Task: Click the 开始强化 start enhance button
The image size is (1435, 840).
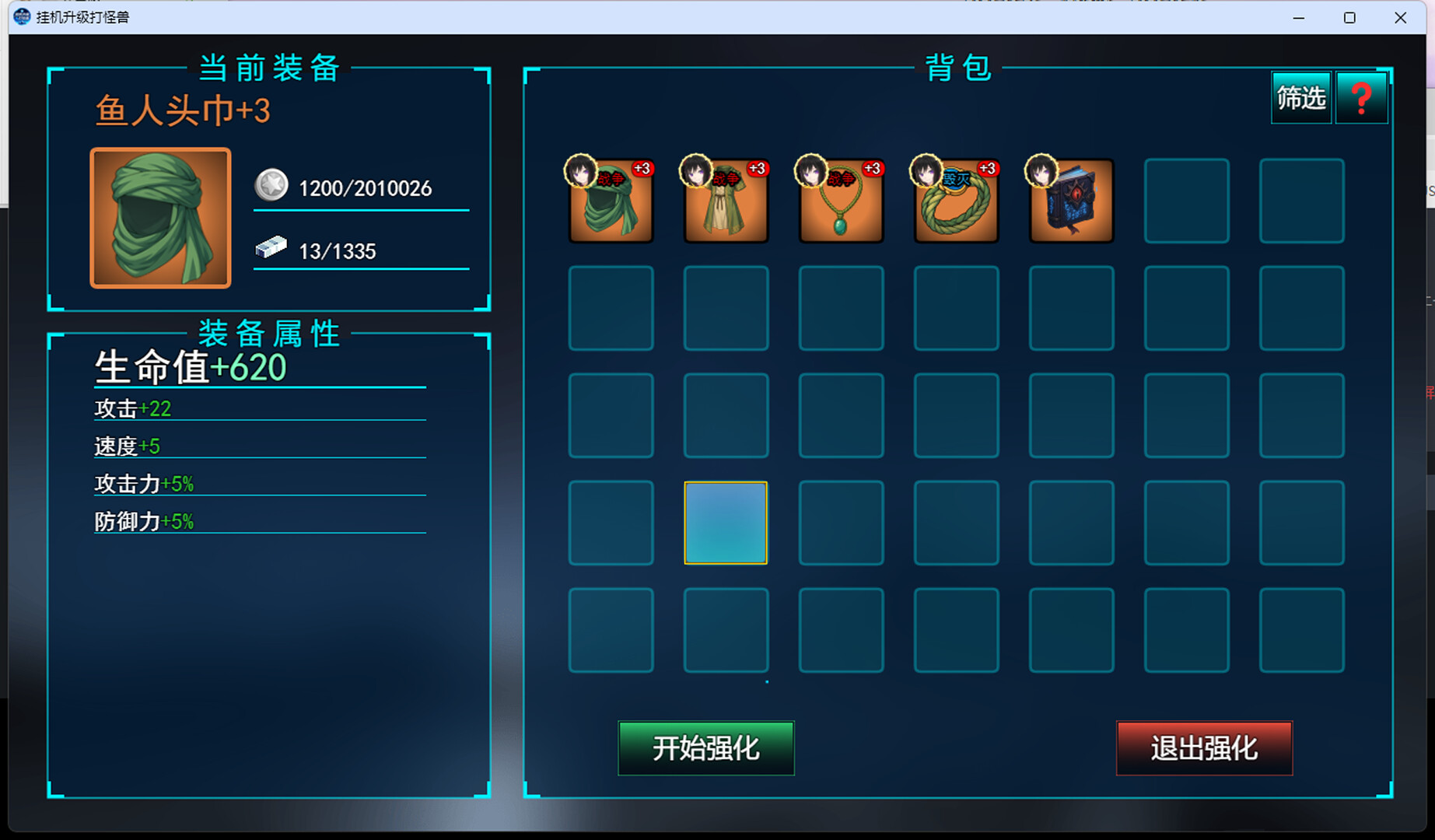Action: click(705, 748)
